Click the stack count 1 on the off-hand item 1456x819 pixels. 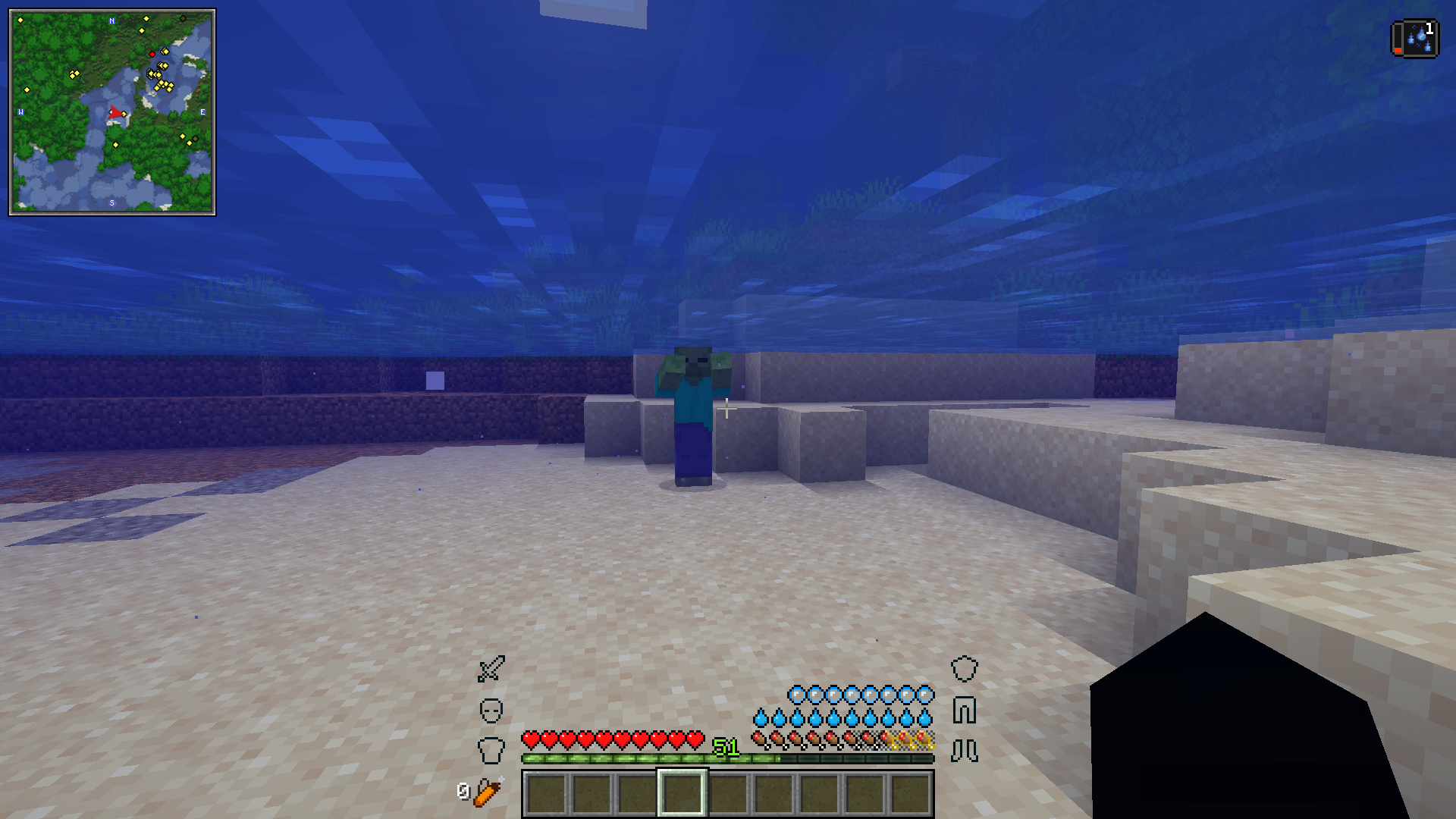[x=1430, y=27]
